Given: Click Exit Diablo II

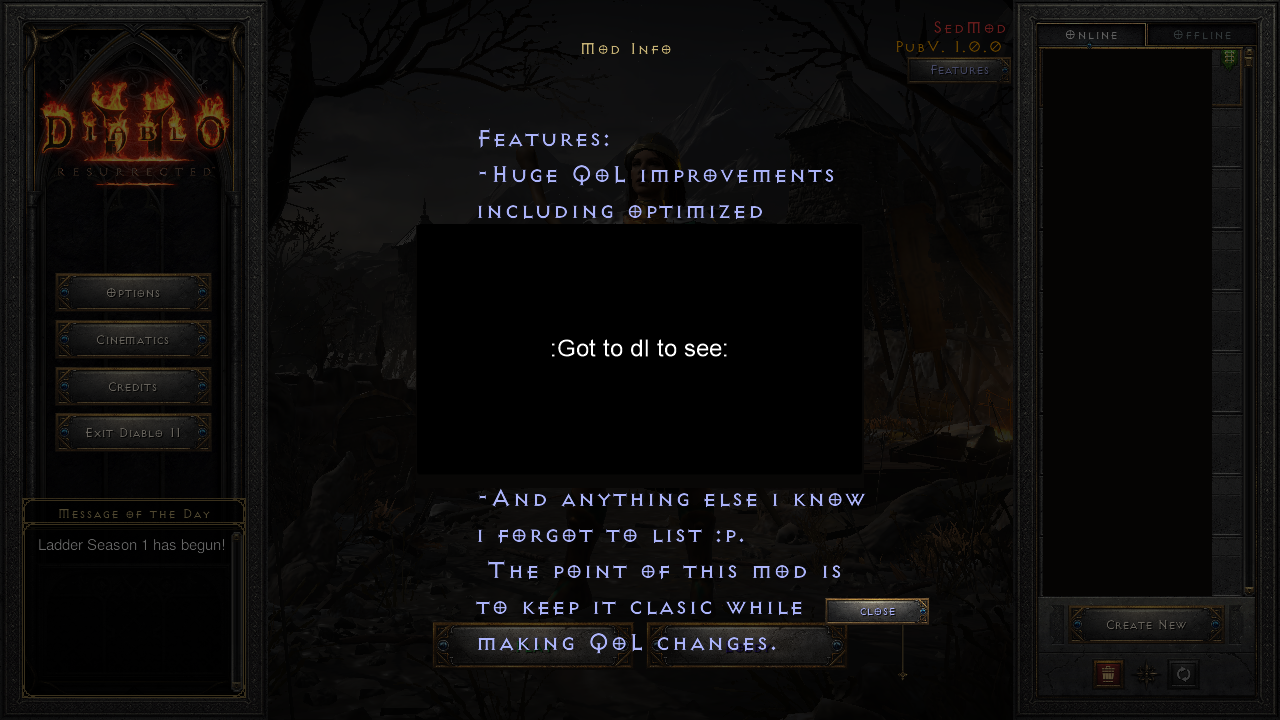Looking at the screenshot, I should pyautogui.click(x=133, y=432).
